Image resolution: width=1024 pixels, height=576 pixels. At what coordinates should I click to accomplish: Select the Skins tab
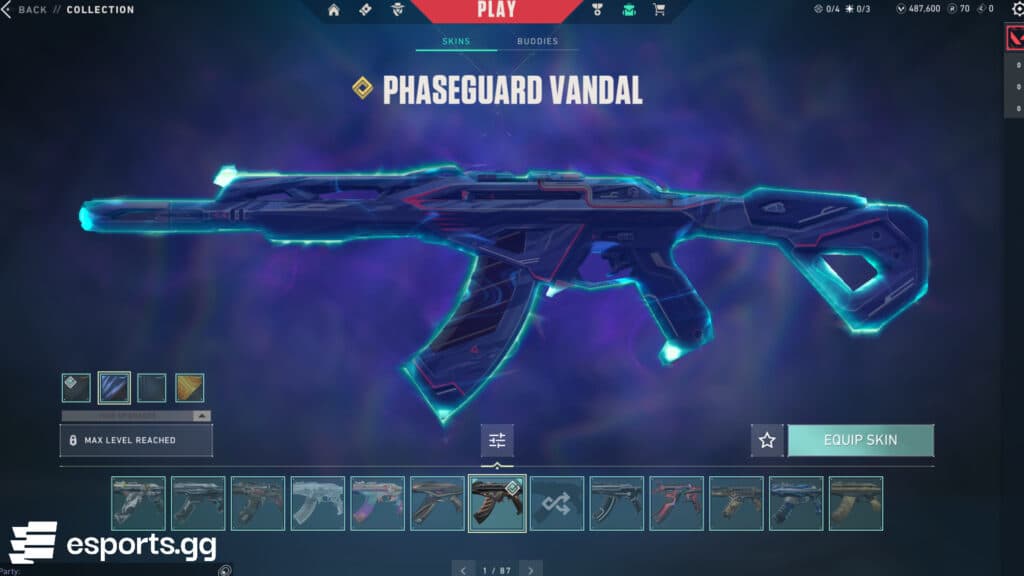click(457, 42)
